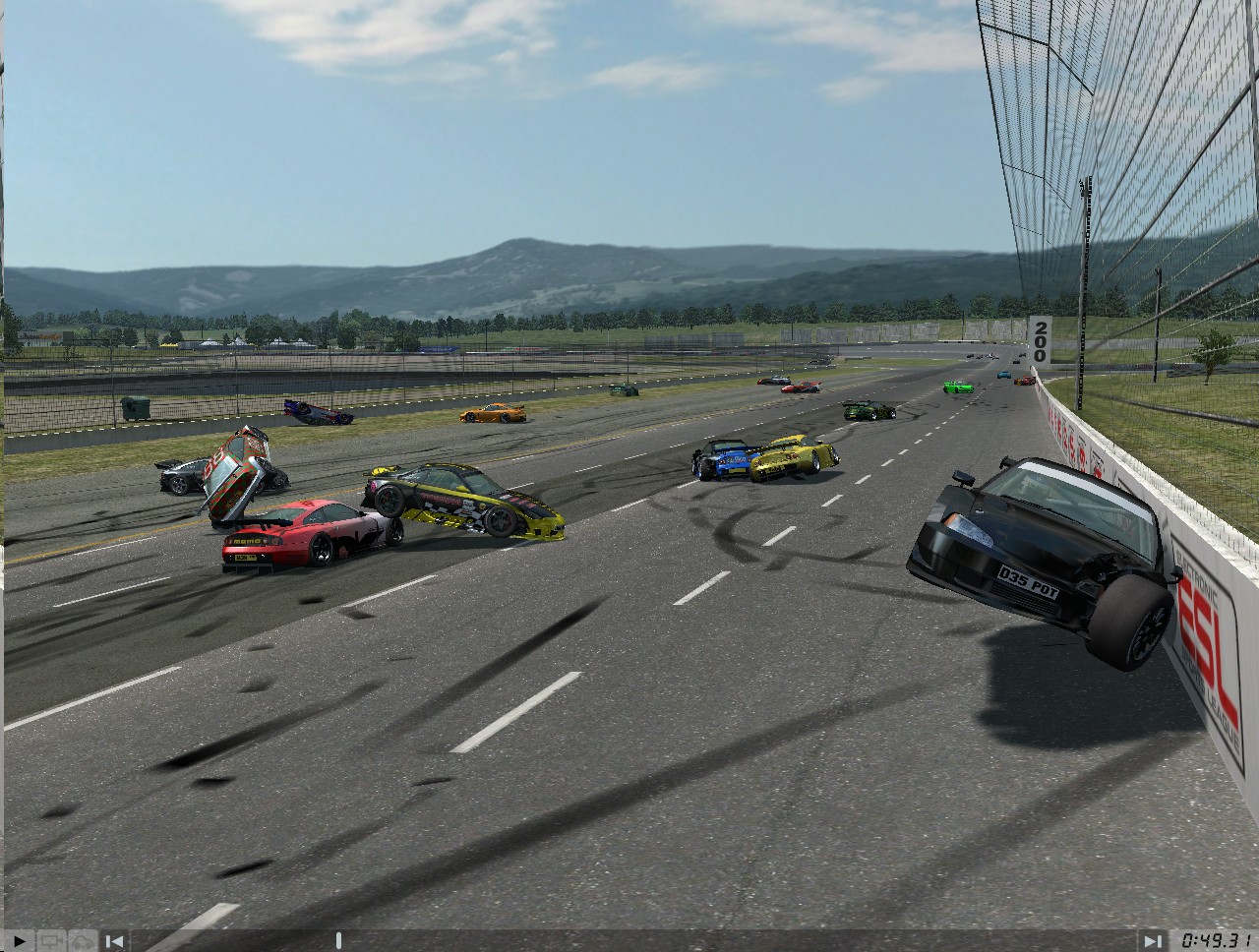The image size is (1259, 952).
Task: Toggle the camera view icon
Action: (51, 940)
